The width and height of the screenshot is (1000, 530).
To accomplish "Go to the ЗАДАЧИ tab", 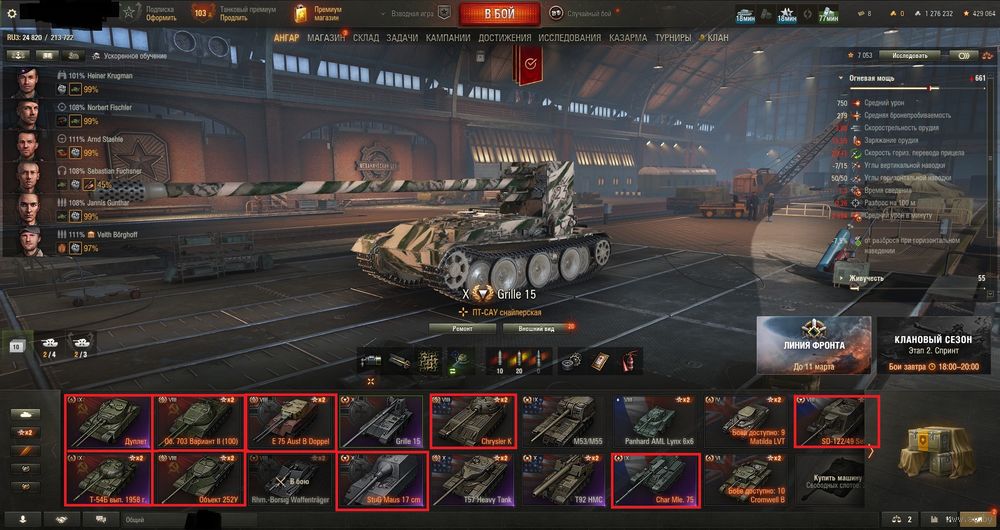I will 403,38.
